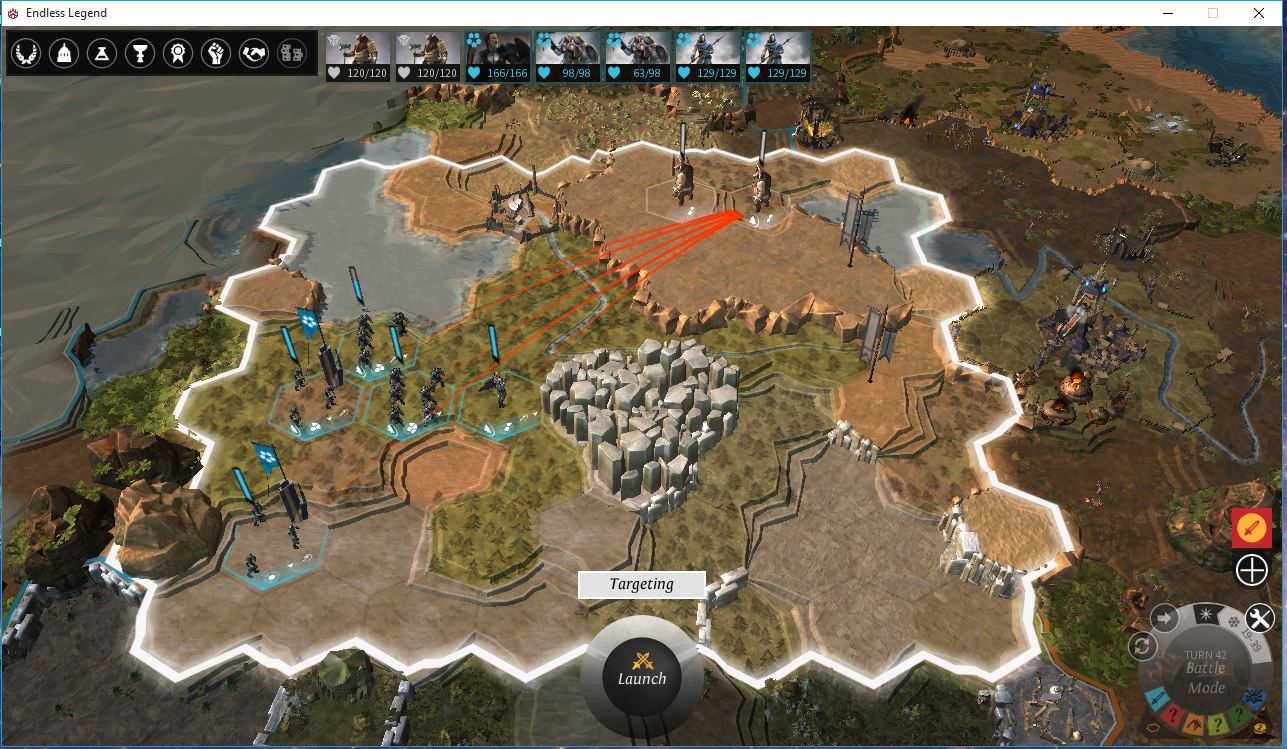
Task: Open the military screen via fist icon
Action: pos(216,54)
